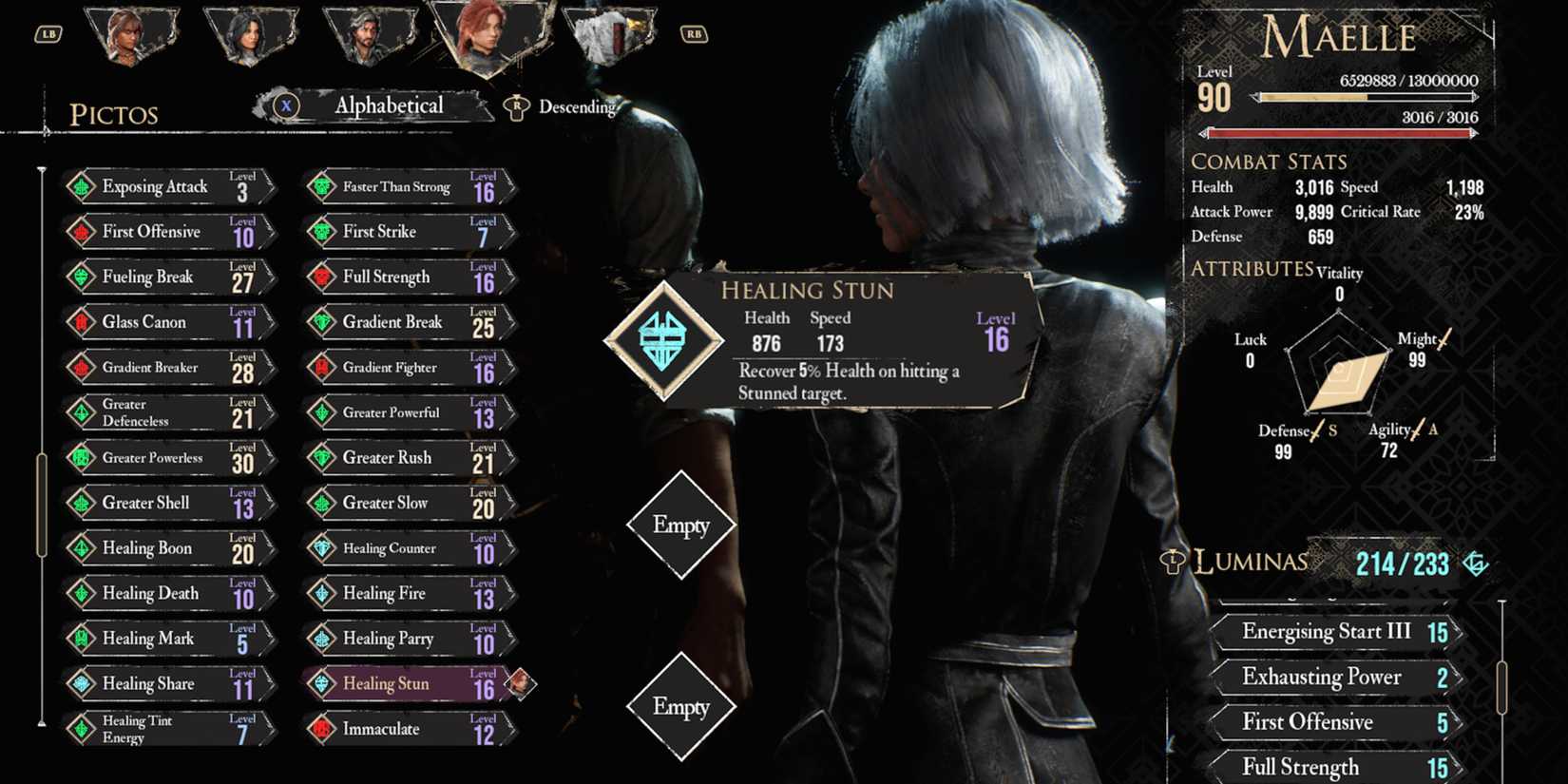Click the upper Empty picto slot
1568x784 pixels.
[682, 524]
